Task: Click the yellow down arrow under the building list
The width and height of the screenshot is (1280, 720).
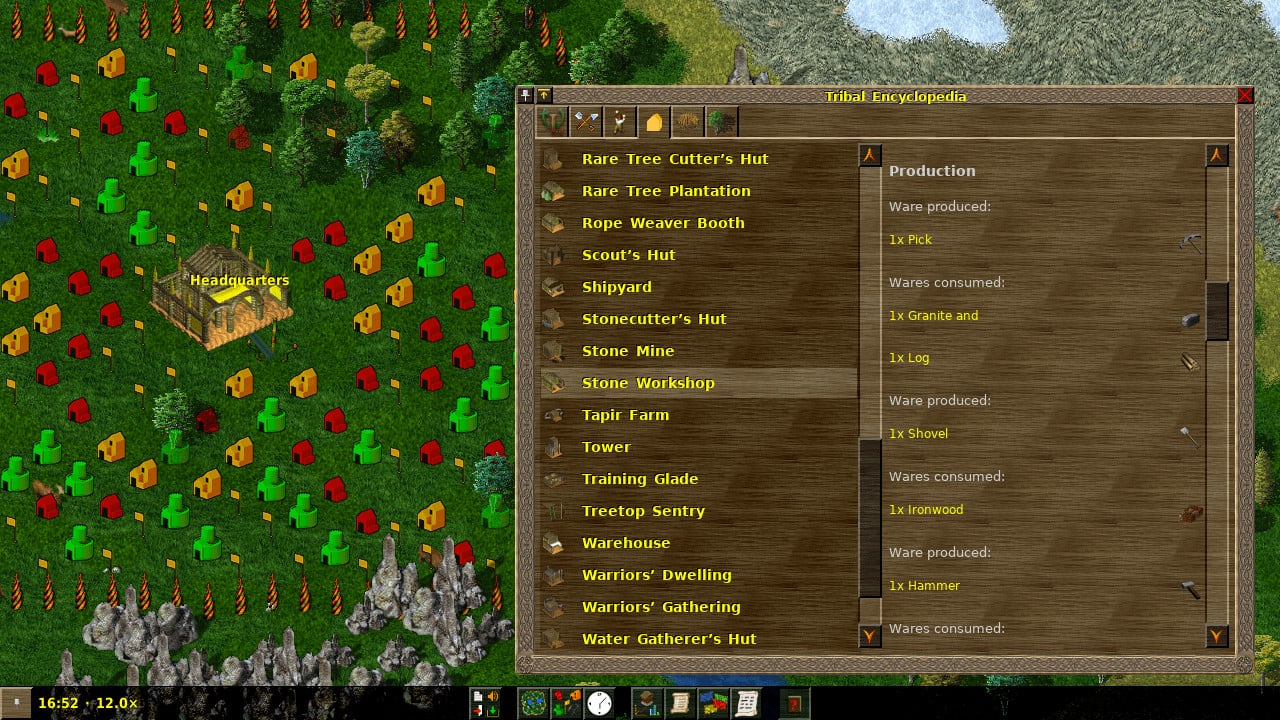Action: pos(869,634)
